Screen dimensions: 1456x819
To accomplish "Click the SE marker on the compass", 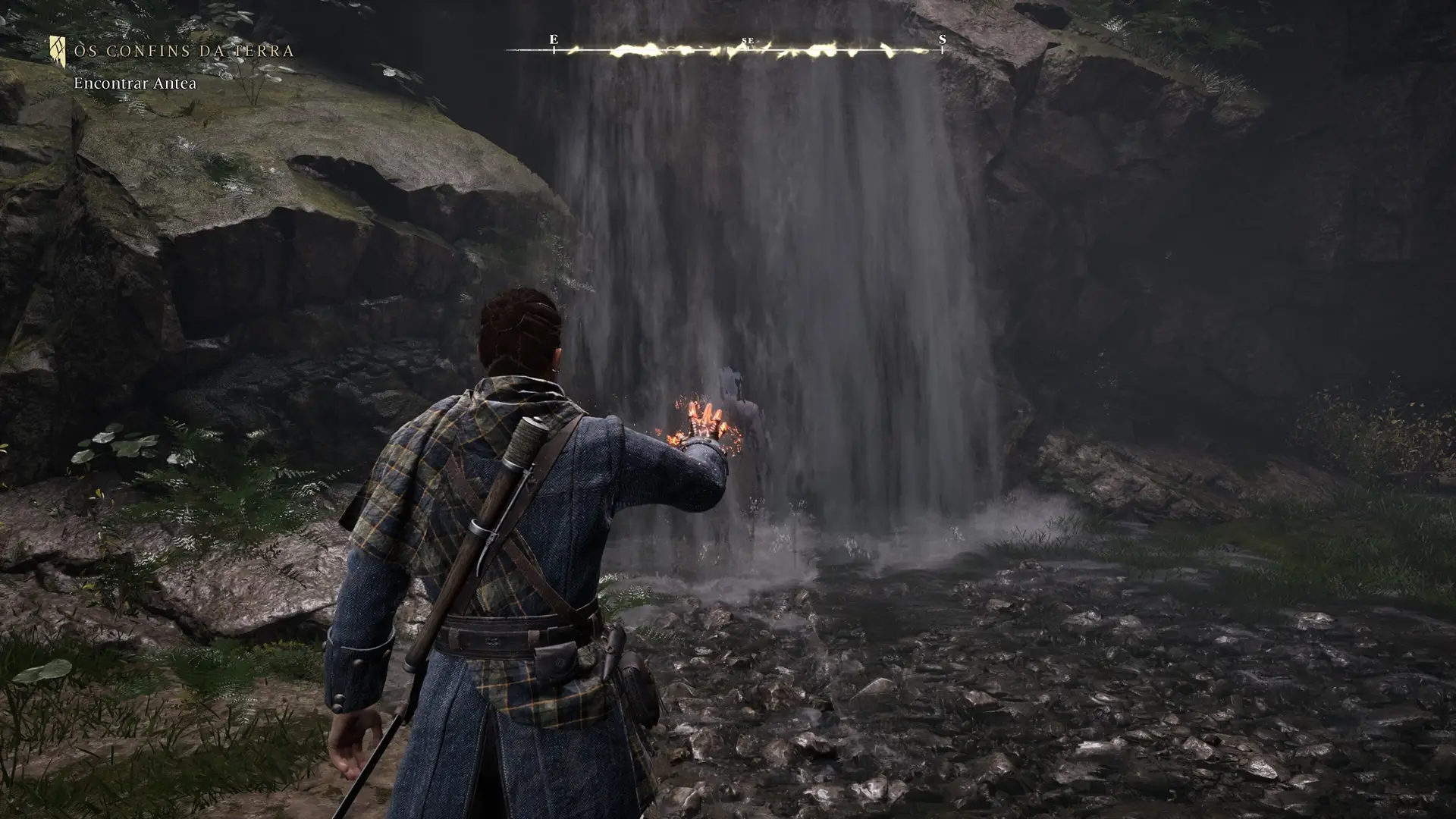I will tap(748, 41).
